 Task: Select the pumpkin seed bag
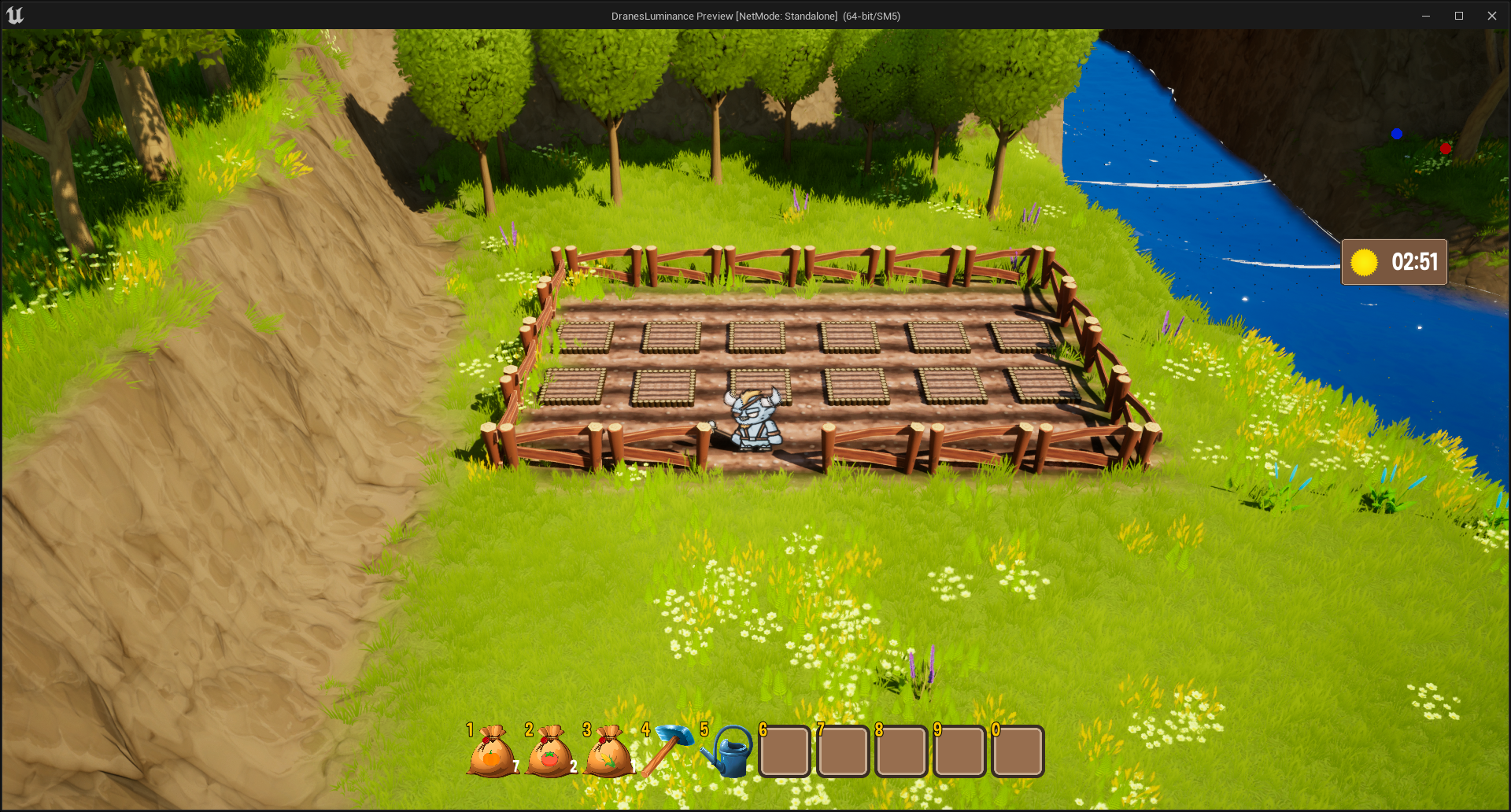point(492,752)
